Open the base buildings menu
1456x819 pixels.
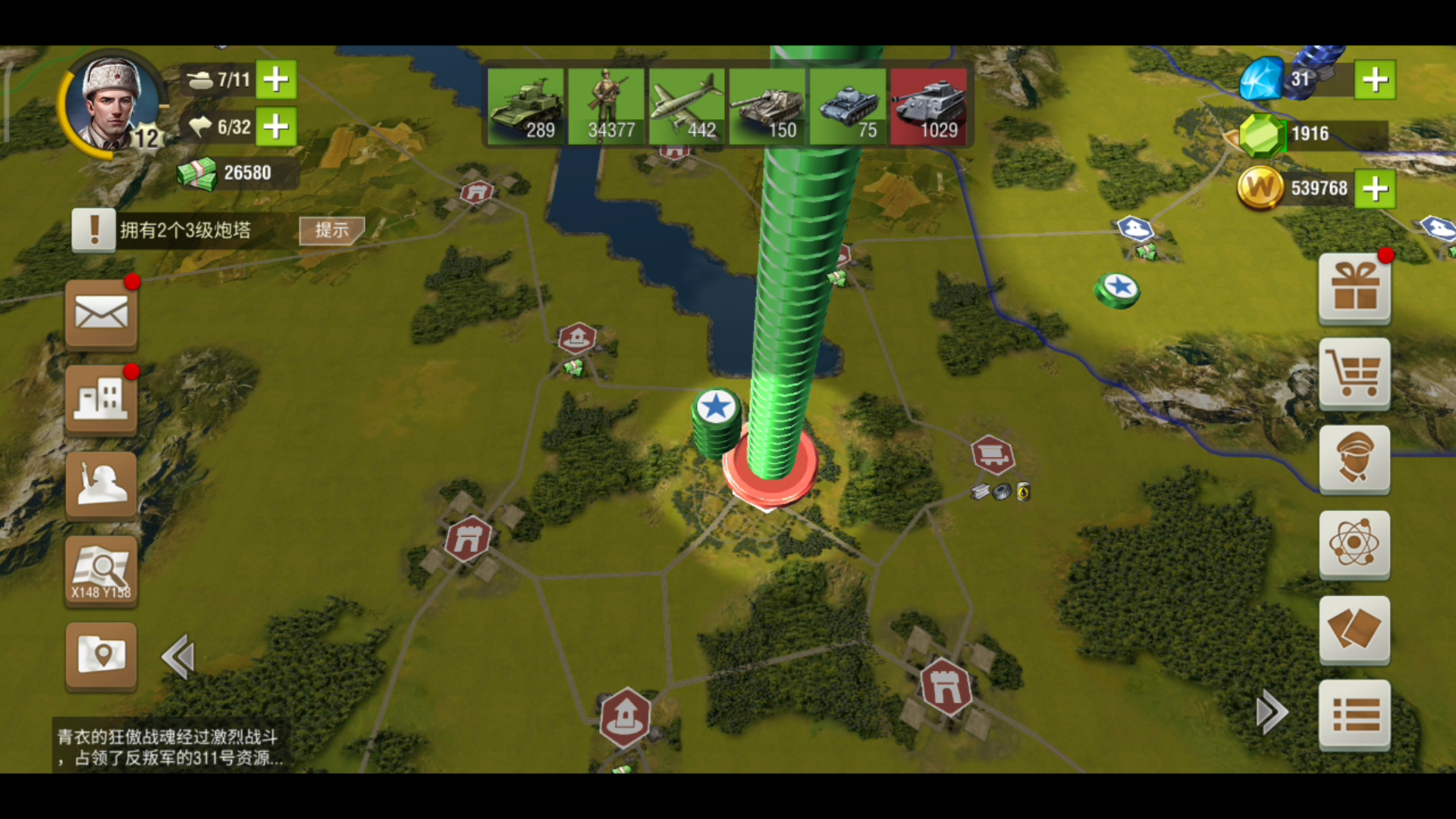102,399
